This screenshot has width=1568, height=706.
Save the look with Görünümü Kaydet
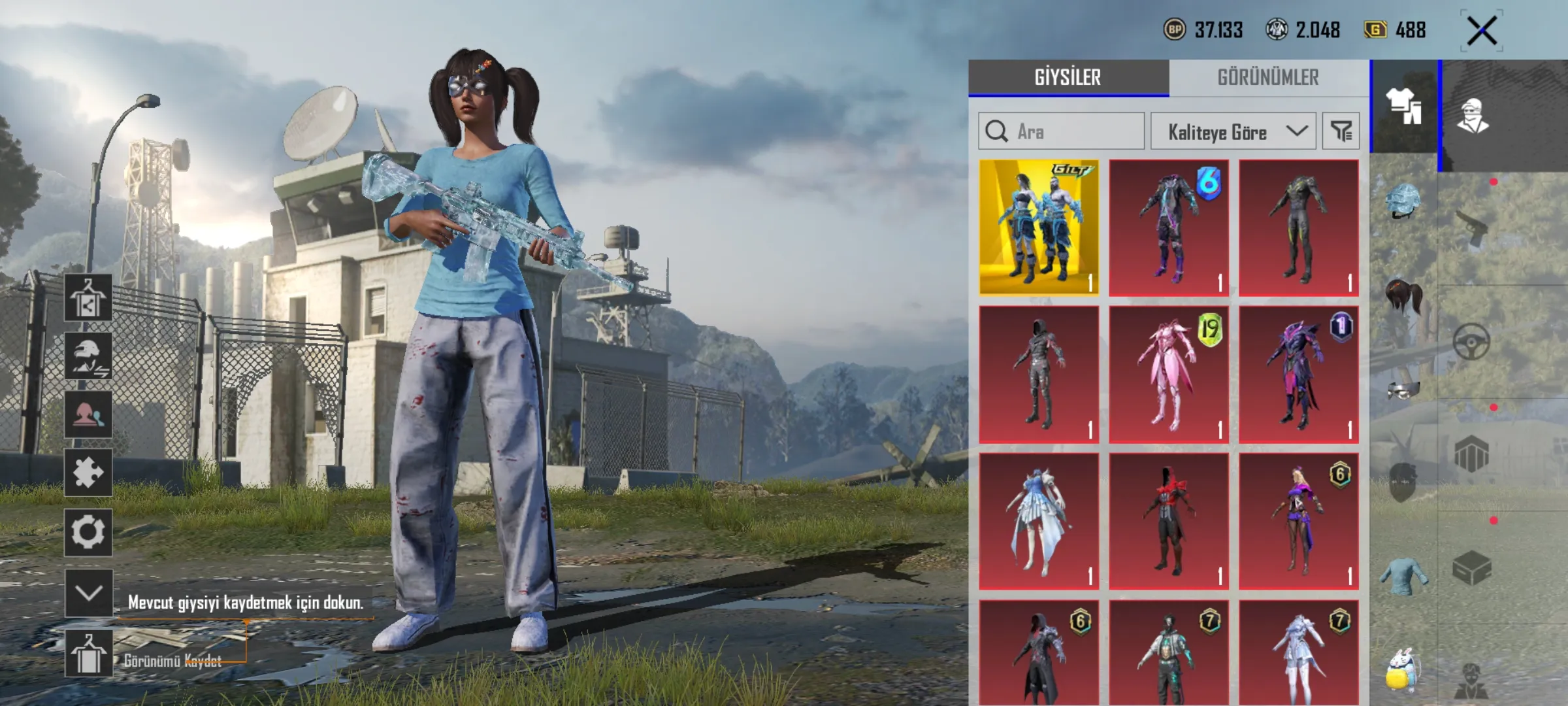[x=88, y=655]
